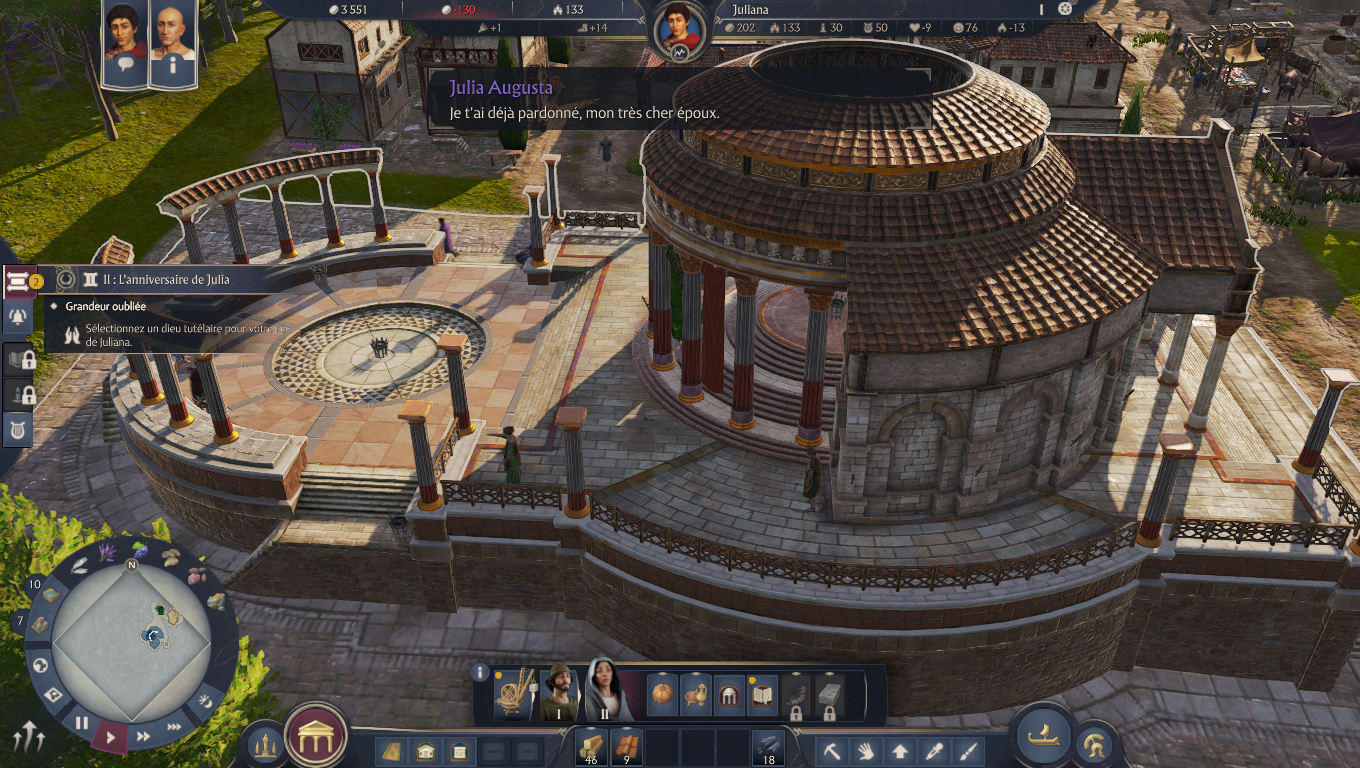Open the temple building menu
This screenshot has width=1360, height=768.
pyautogui.click(x=316, y=737)
